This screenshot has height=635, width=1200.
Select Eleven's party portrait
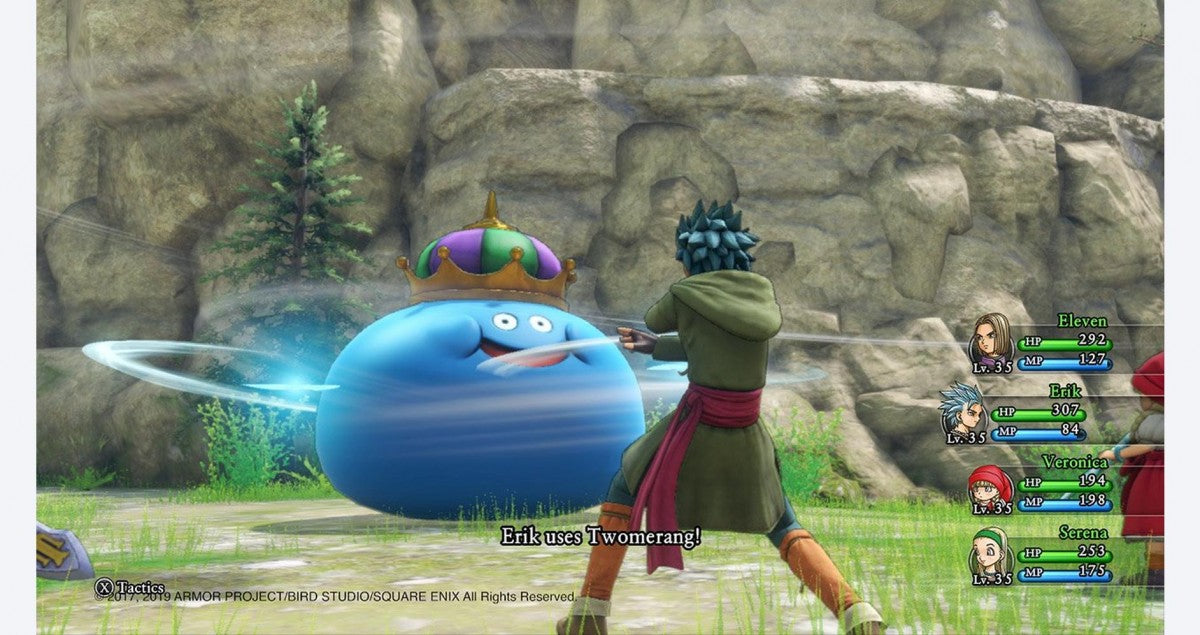point(992,339)
